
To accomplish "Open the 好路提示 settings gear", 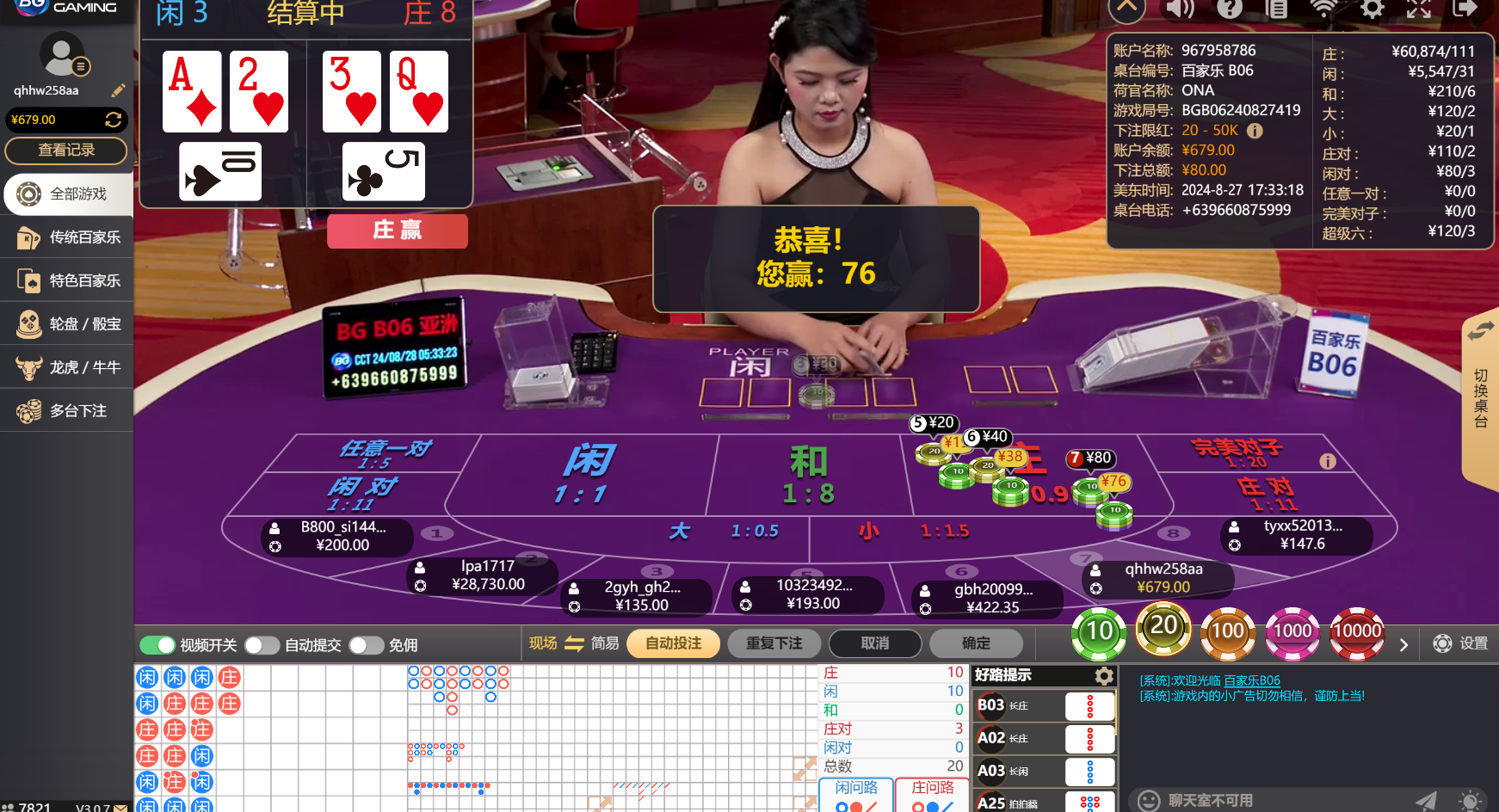I will [1105, 676].
